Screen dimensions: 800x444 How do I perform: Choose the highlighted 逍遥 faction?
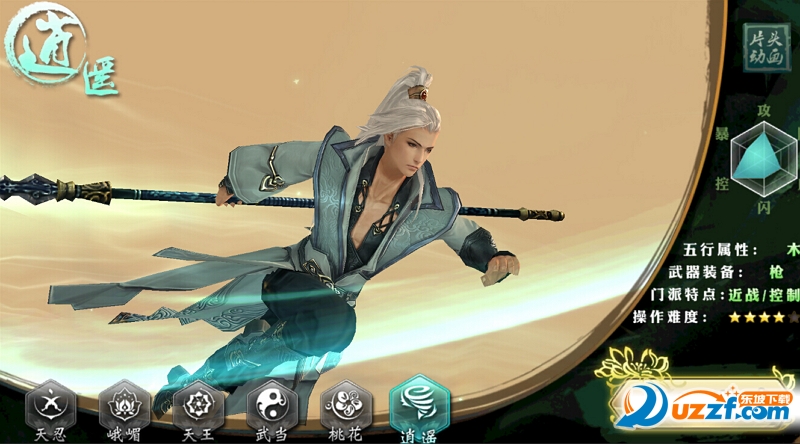(x=419, y=405)
